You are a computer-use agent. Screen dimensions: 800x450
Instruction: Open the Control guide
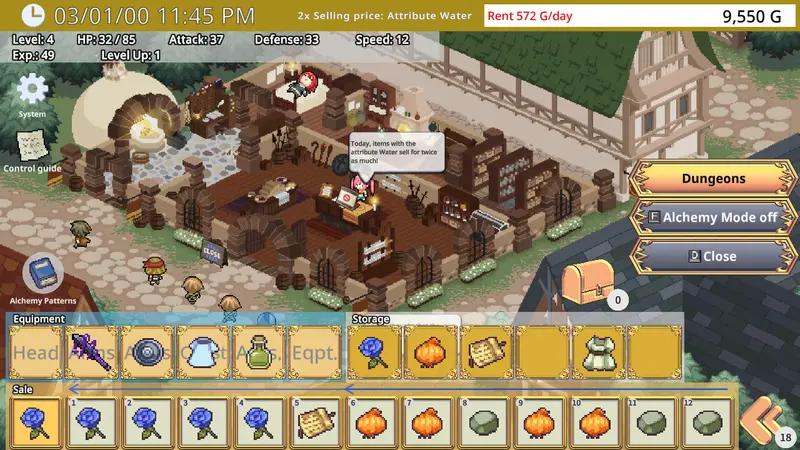click(32, 147)
